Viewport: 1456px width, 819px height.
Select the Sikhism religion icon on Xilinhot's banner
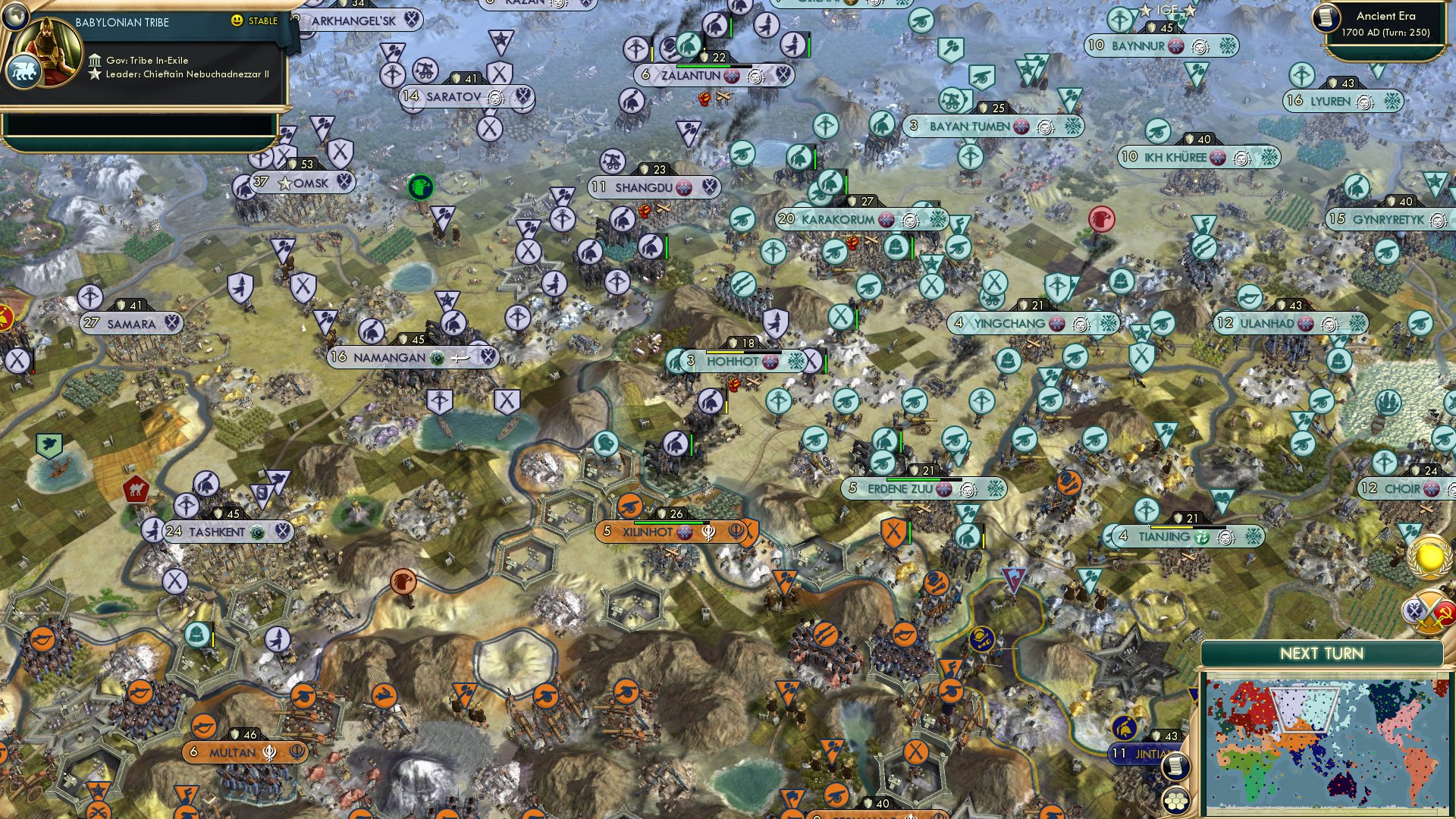708,532
